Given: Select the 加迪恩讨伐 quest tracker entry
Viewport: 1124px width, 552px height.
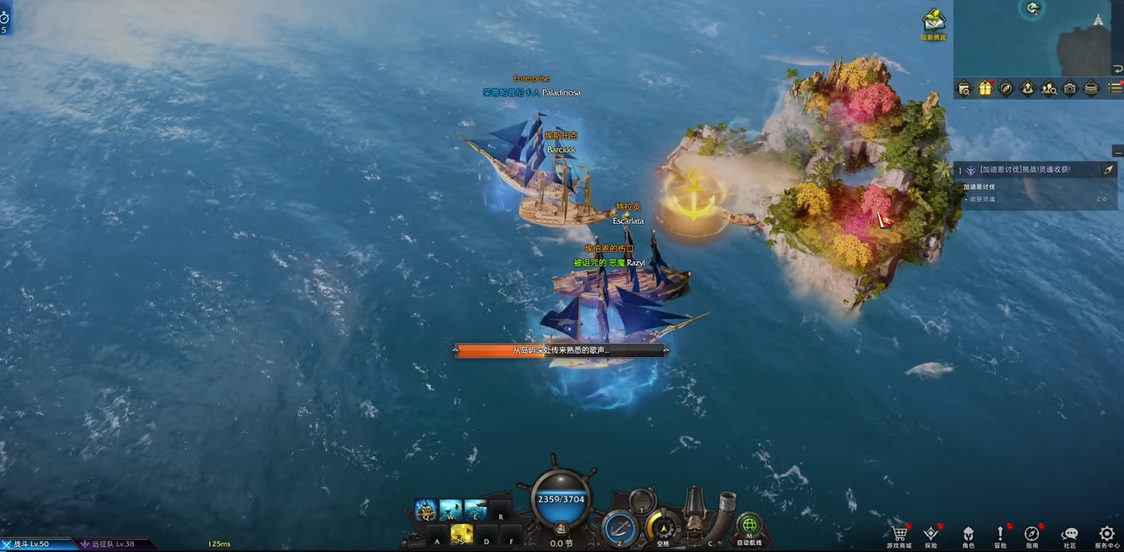Looking at the screenshot, I should pyautogui.click(x=1025, y=170).
